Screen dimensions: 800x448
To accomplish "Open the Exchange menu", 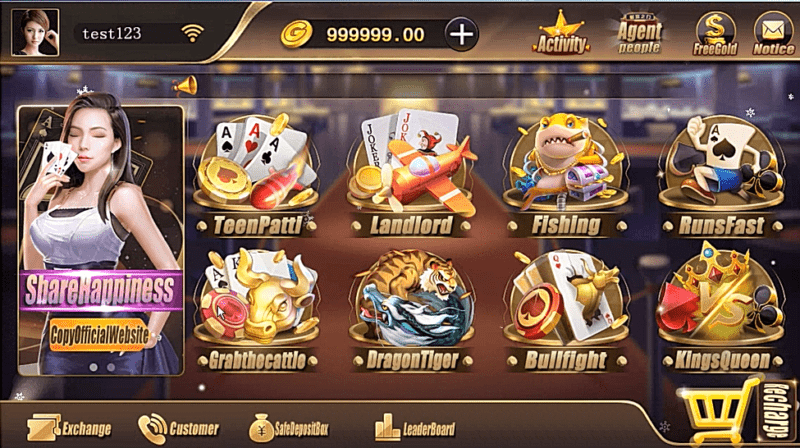I will pyautogui.click(x=70, y=428).
